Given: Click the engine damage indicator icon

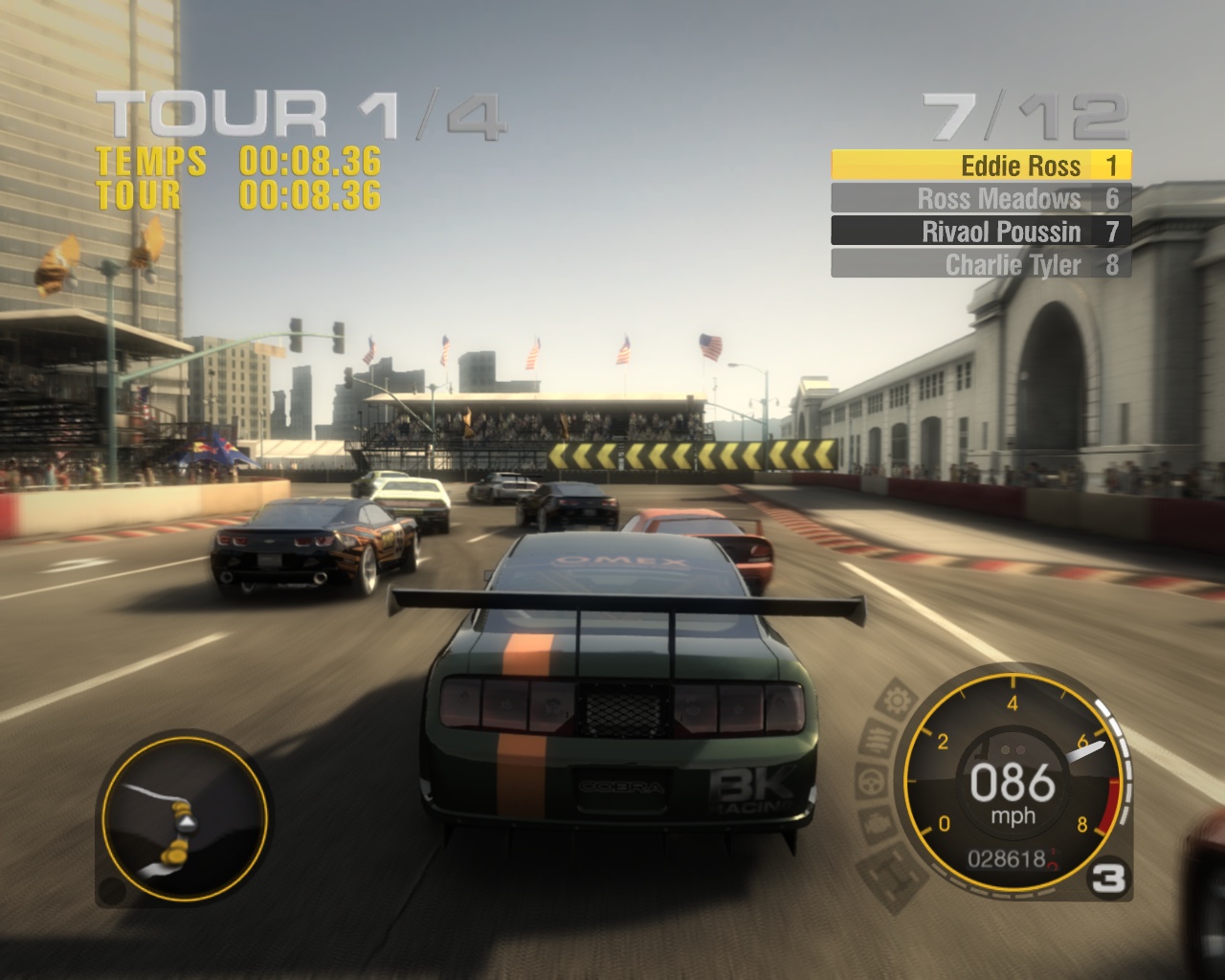Looking at the screenshot, I should tap(878, 823).
